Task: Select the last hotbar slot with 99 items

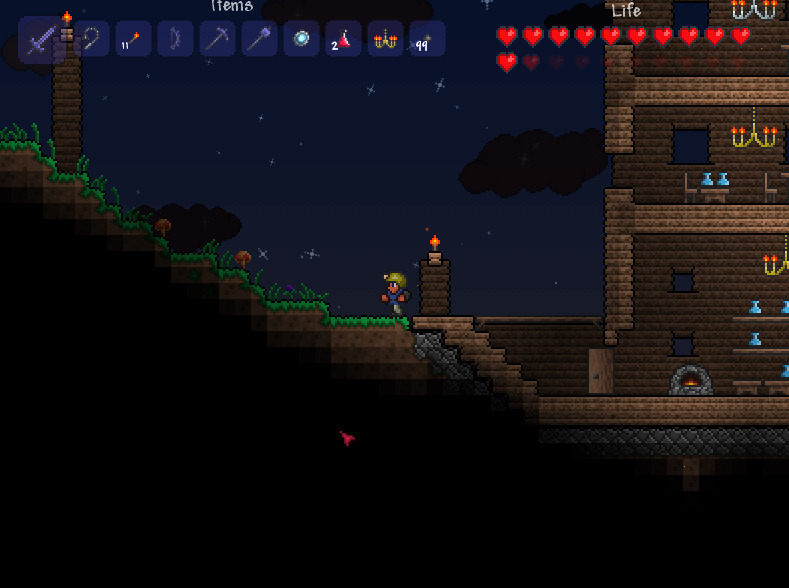Action: click(x=427, y=39)
